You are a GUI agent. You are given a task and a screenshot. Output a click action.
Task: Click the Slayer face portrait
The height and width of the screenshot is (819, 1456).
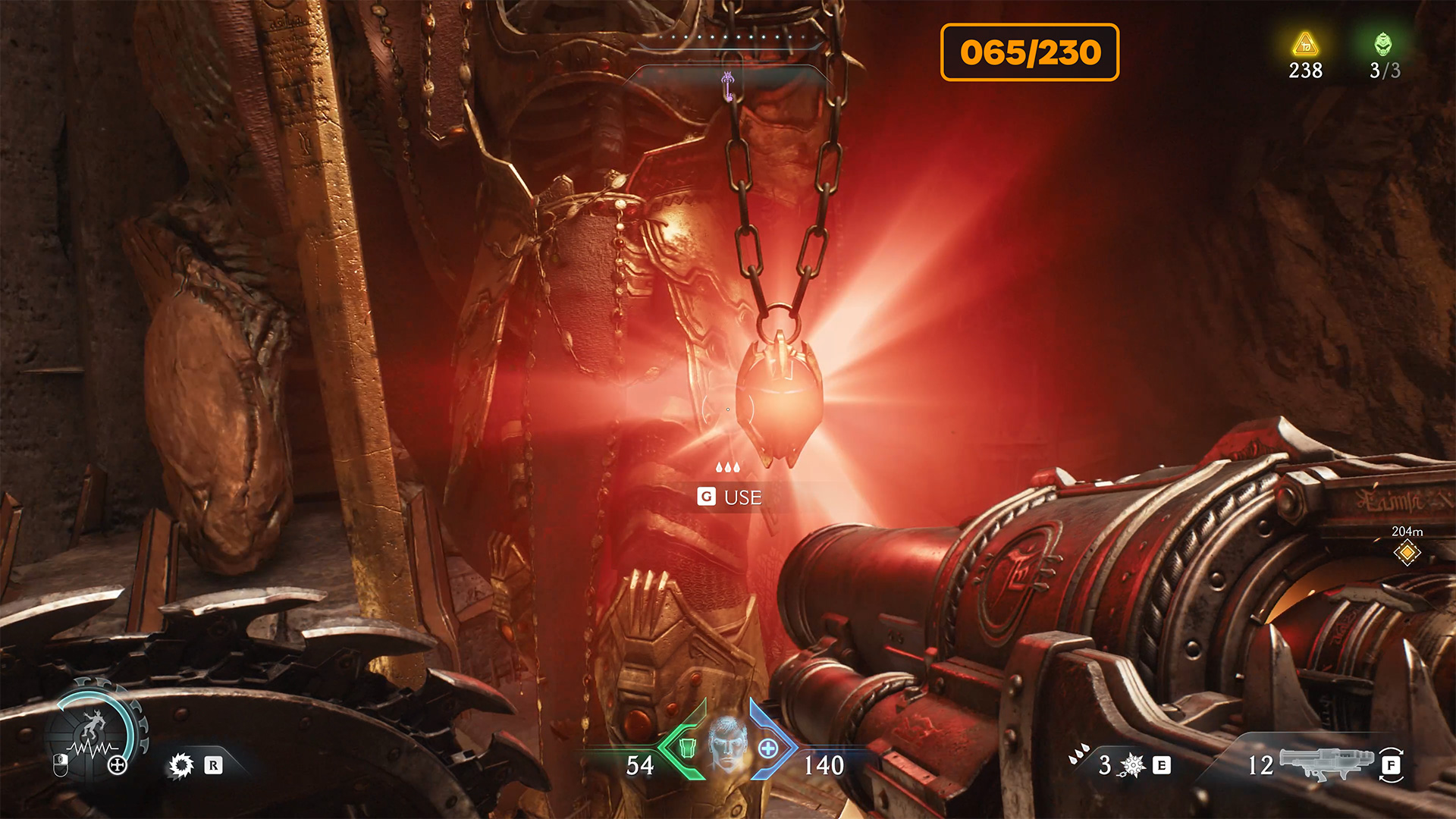pyautogui.click(x=727, y=744)
